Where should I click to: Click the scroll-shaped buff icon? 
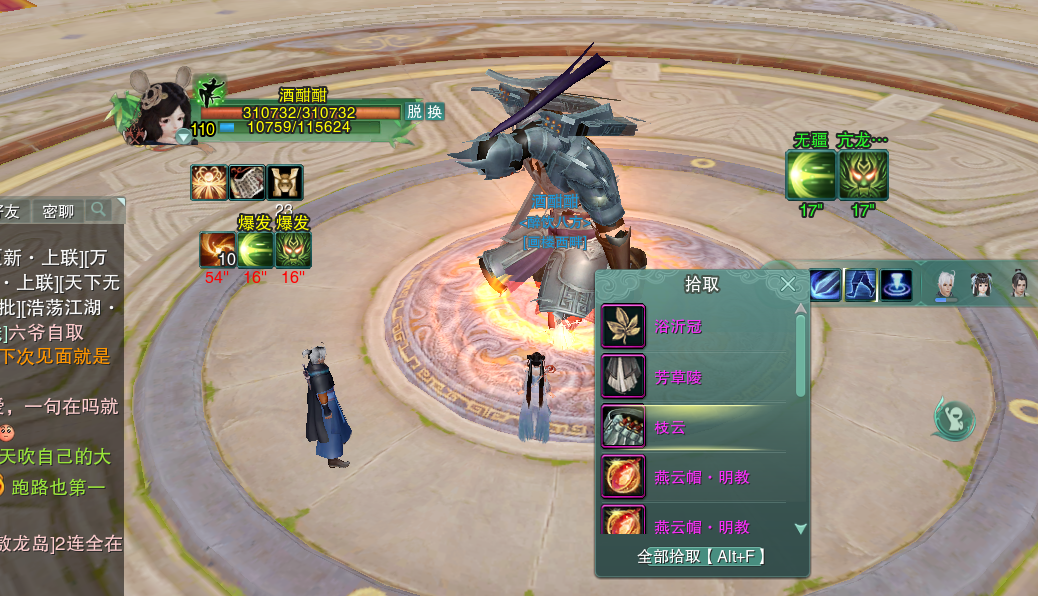coord(247,182)
